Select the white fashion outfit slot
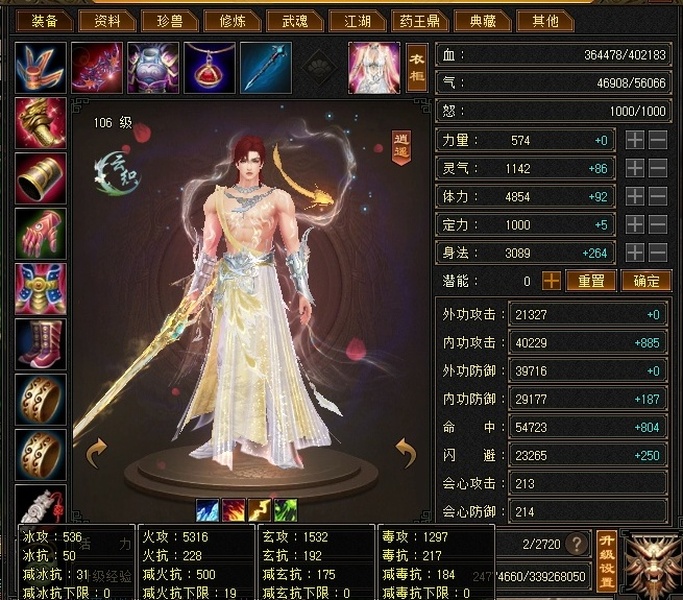This screenshot has width=683, height=600. (374, 67)
